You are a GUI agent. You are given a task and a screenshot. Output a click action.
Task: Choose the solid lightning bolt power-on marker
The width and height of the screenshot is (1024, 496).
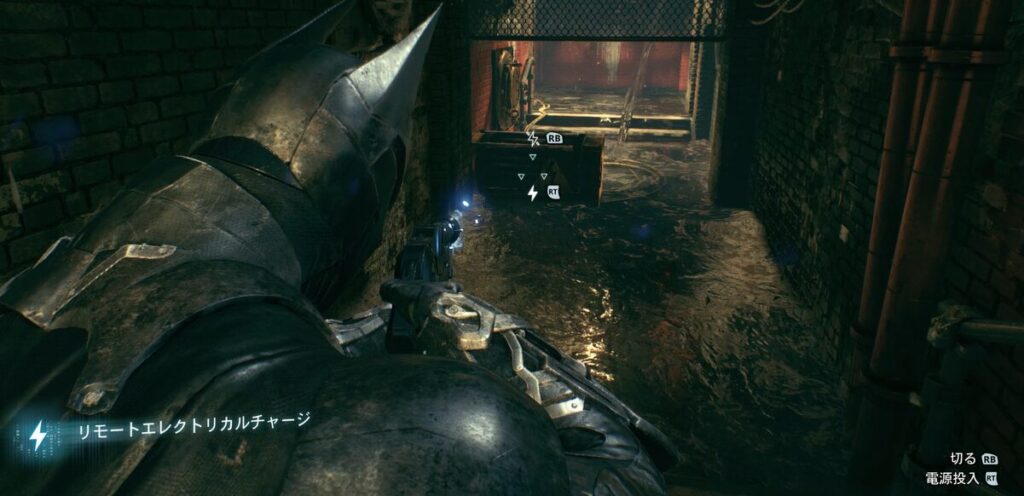click(532, 192)
